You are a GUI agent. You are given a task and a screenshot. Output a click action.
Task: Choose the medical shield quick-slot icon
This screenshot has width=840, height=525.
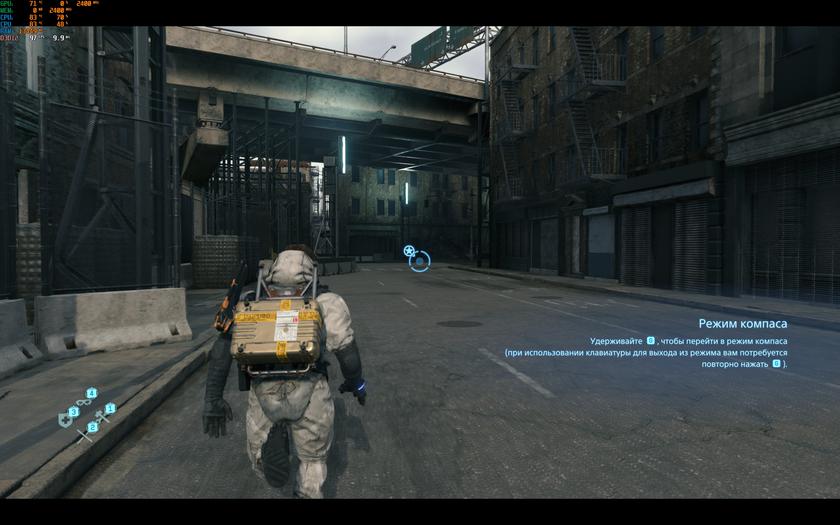tap(66, 420)
